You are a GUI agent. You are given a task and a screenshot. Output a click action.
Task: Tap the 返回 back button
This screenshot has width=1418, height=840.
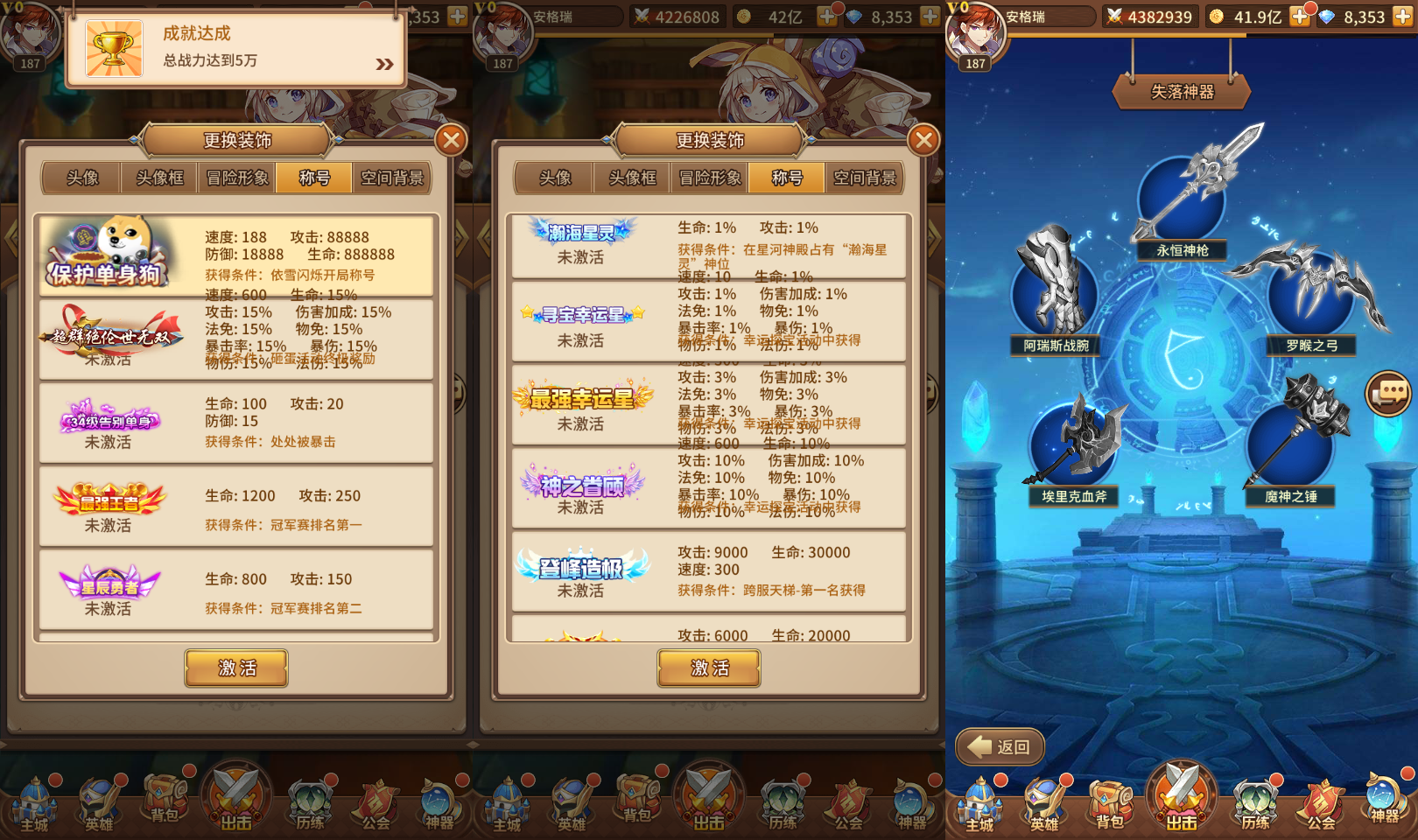point(1000,746)
